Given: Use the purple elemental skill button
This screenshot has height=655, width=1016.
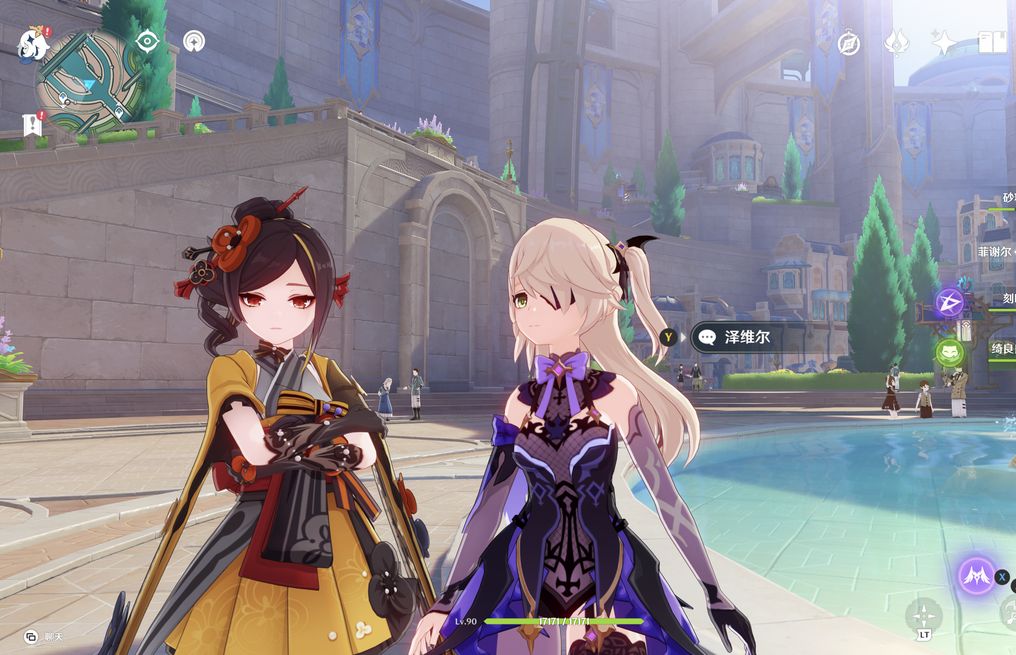Looking at the screenshot, I should pyautogui.click(x=976, y=575).
